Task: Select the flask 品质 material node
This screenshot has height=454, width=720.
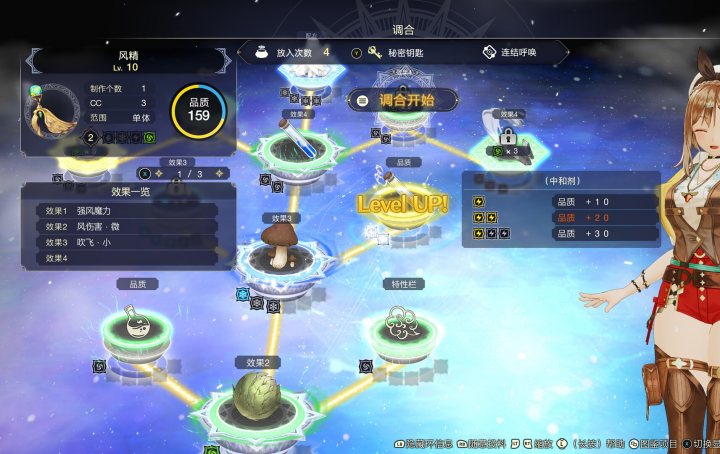Action: pyautogui.click(x=139, y=326)
